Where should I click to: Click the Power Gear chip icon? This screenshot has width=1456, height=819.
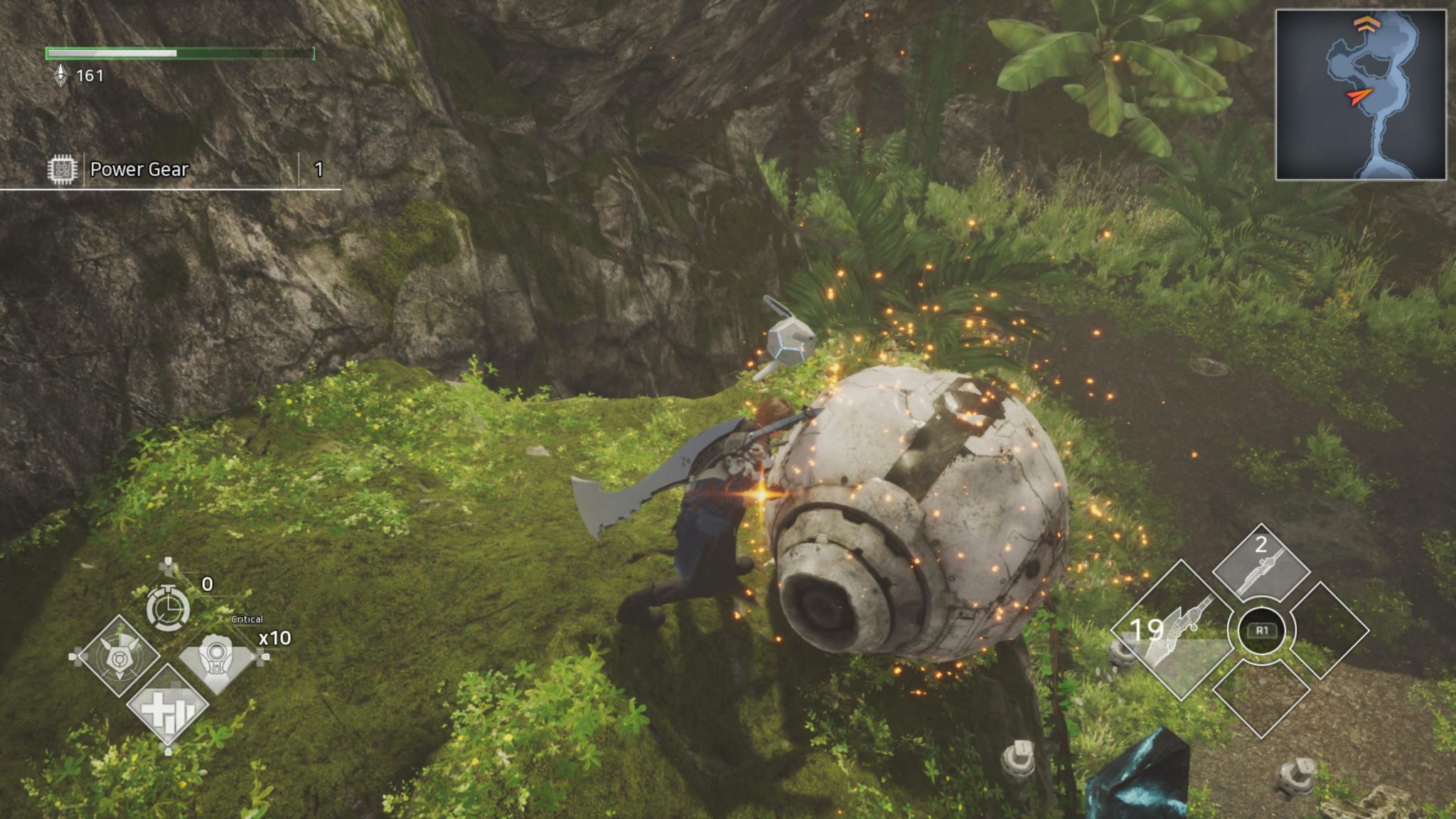click(63, 168)
